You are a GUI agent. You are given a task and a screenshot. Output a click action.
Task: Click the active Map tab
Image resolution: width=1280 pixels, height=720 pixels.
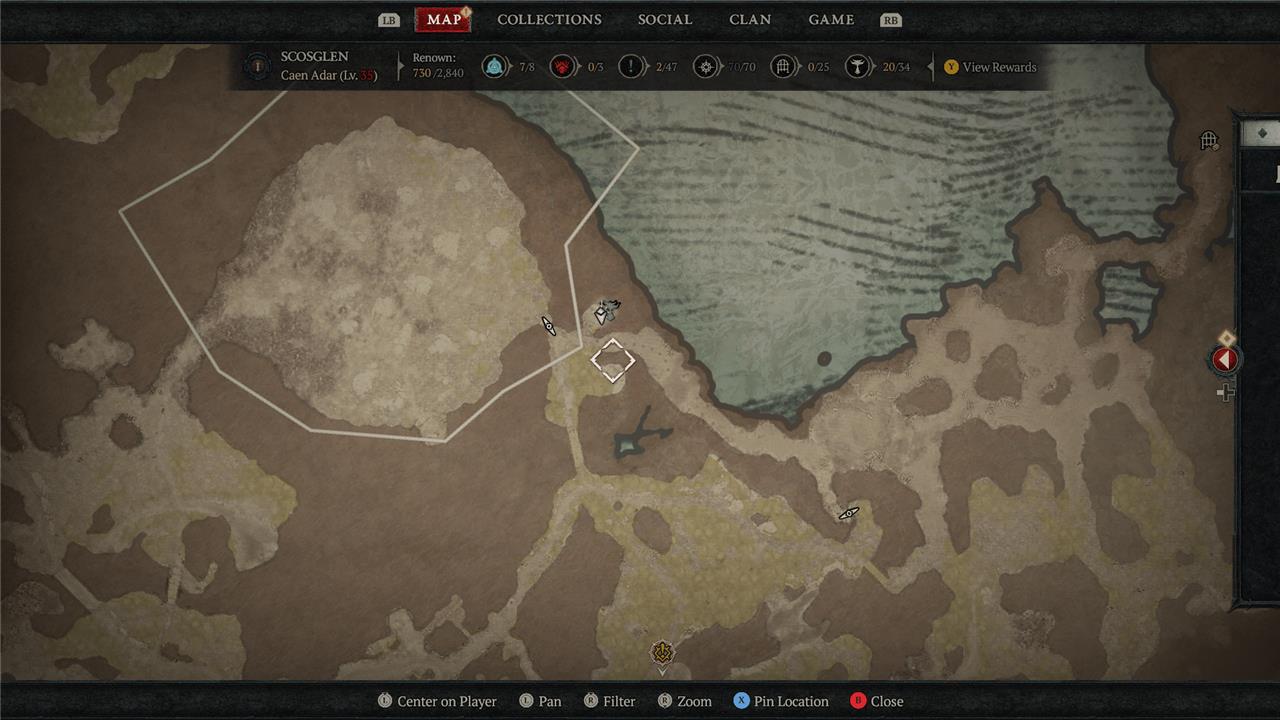coord(444,20)
